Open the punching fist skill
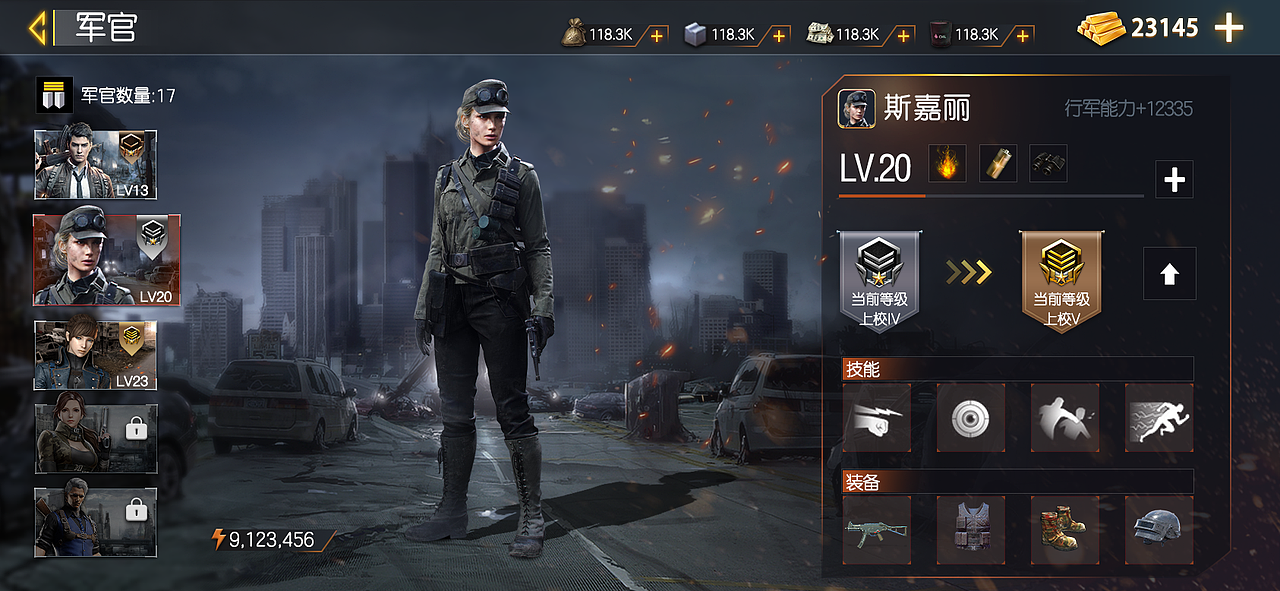 877,418
